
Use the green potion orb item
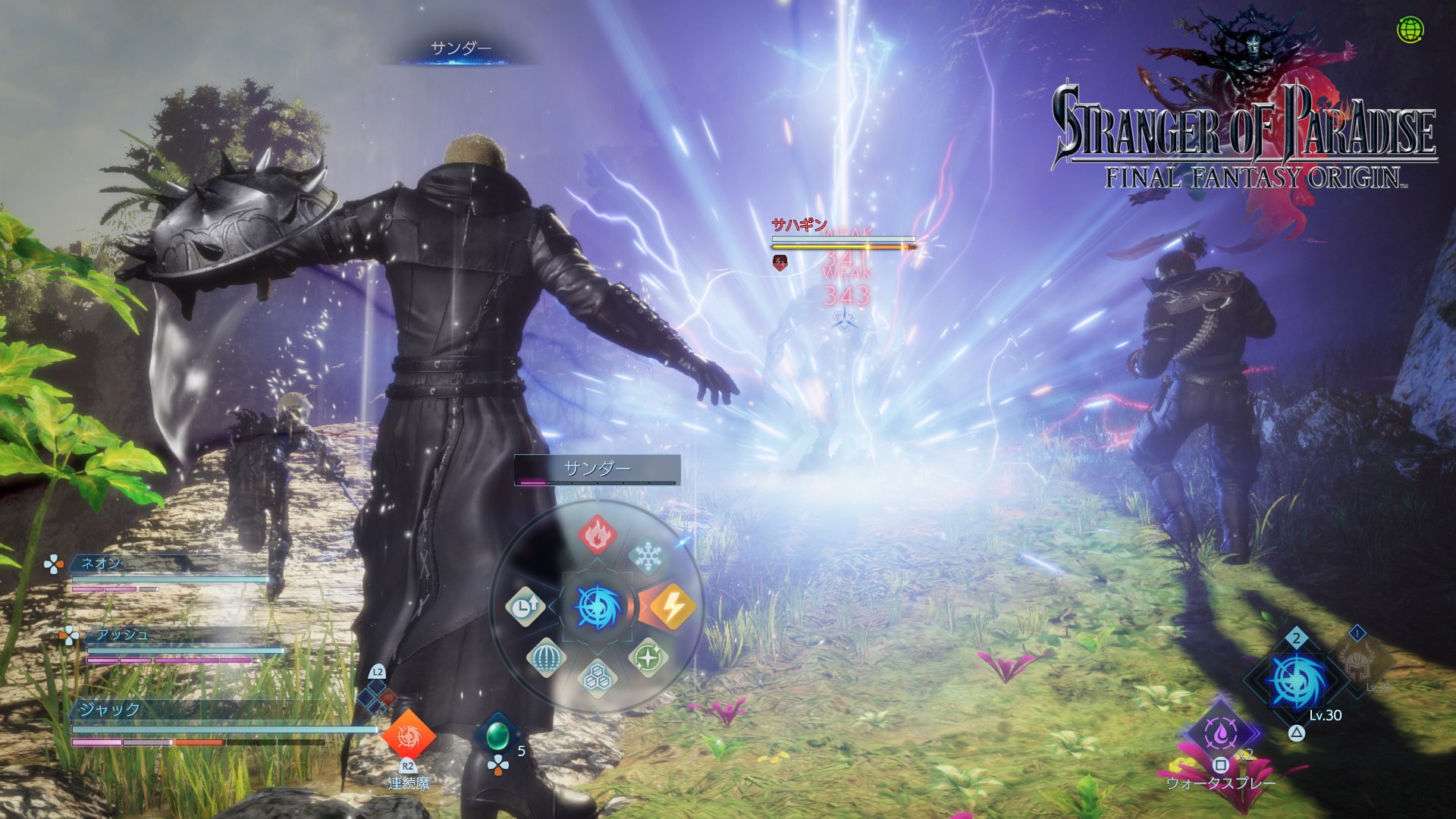497,734
